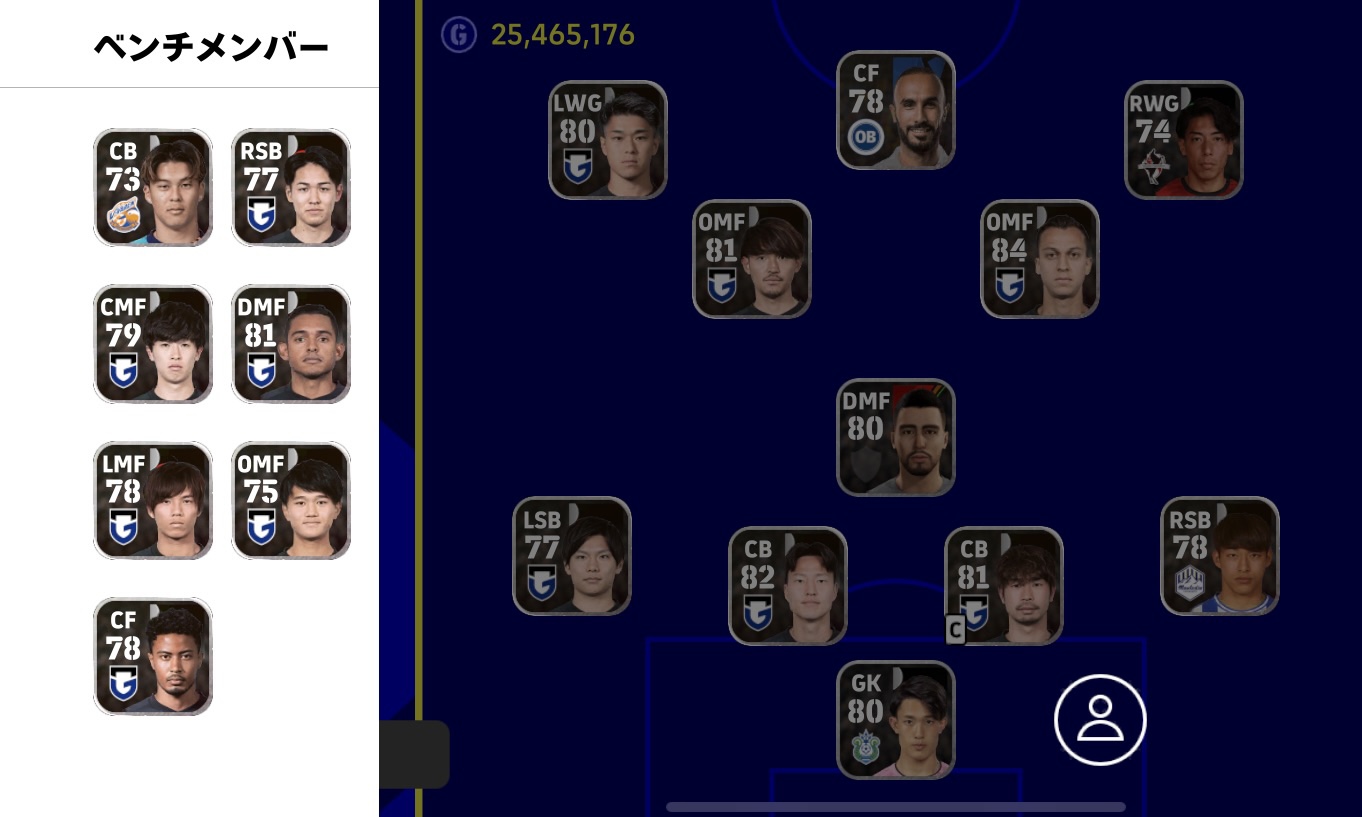Image resolution: width=1362 pixels, height=817 pixels.
Task: Select the OMF 84 midfielder card
Action: point(1040,259)
